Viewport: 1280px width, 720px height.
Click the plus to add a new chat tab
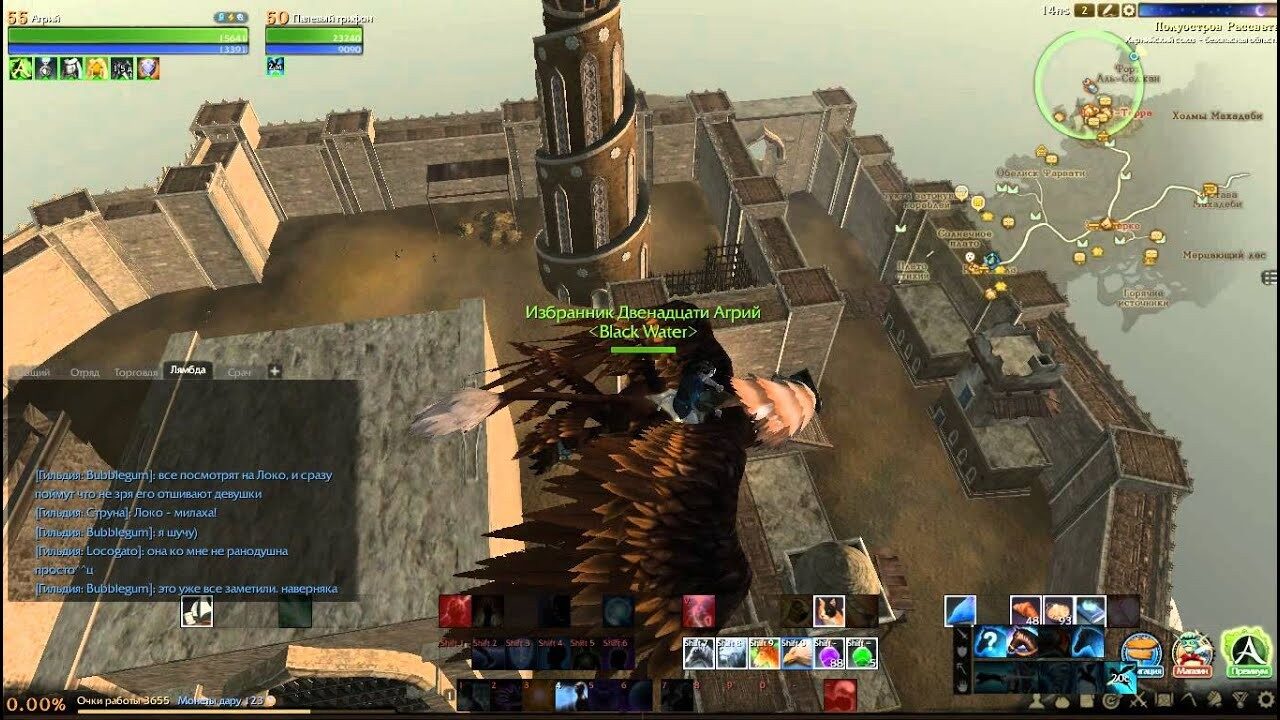[274, 370]
